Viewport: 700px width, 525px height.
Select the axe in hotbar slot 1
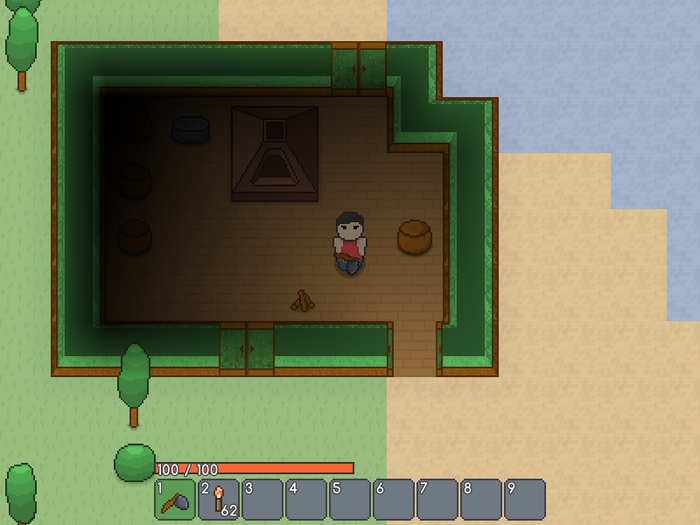pos(175,499)
